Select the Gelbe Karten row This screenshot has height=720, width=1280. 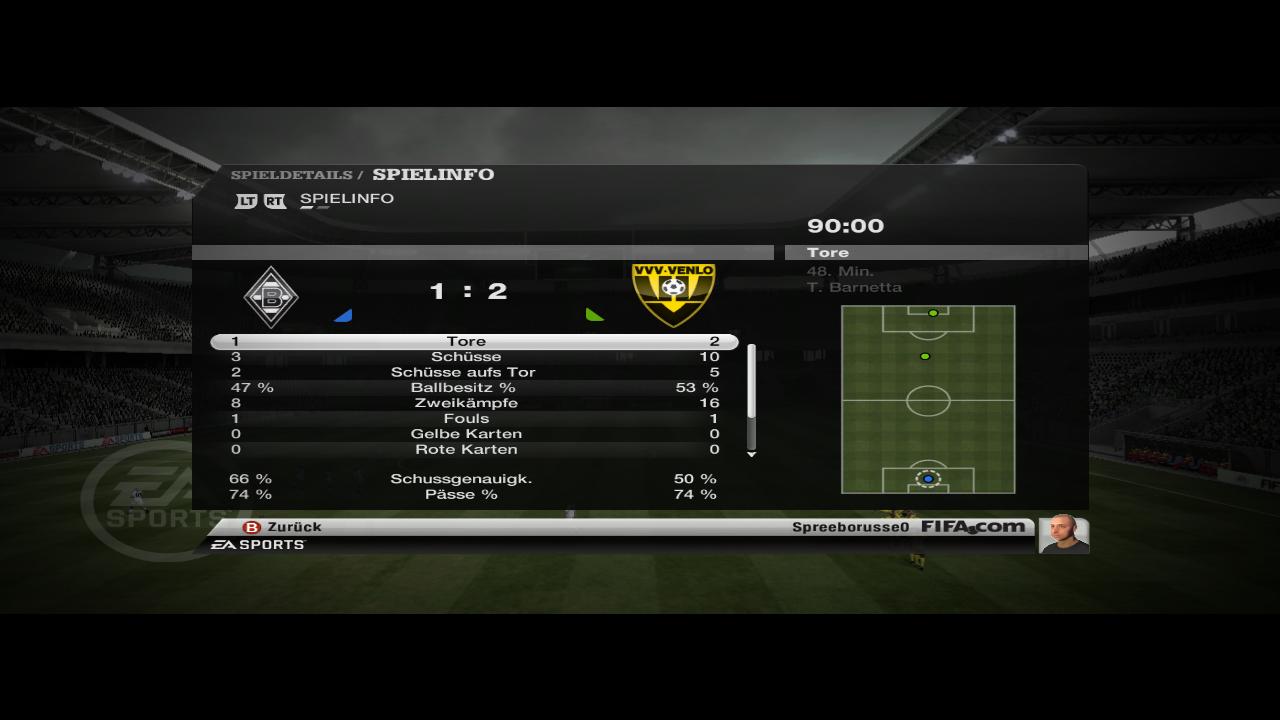coord(466,434)
